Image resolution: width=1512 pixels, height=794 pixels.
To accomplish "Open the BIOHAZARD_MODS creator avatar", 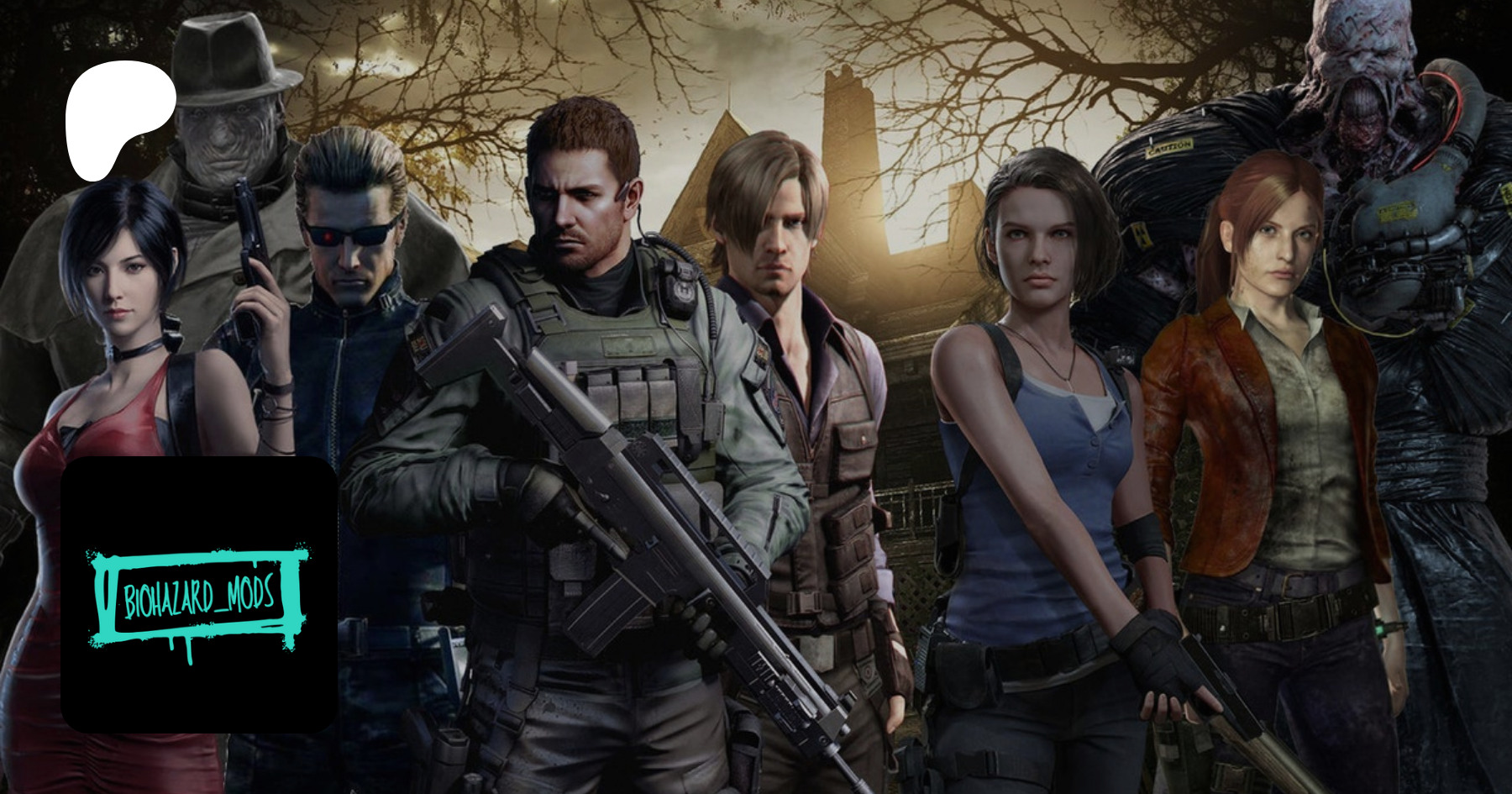I will (x=200, y=595).
